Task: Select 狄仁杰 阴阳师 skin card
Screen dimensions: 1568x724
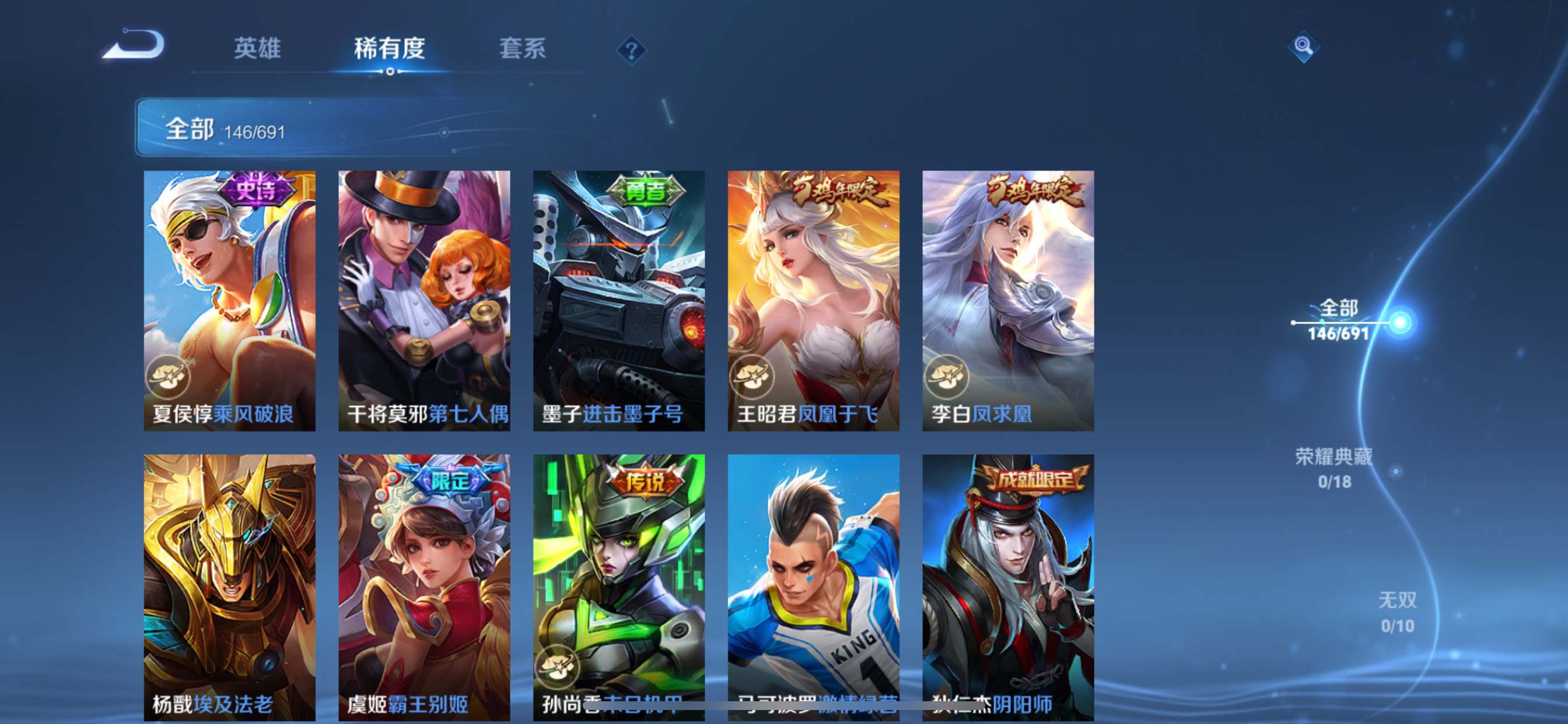Action: (x=1008, y=586)
